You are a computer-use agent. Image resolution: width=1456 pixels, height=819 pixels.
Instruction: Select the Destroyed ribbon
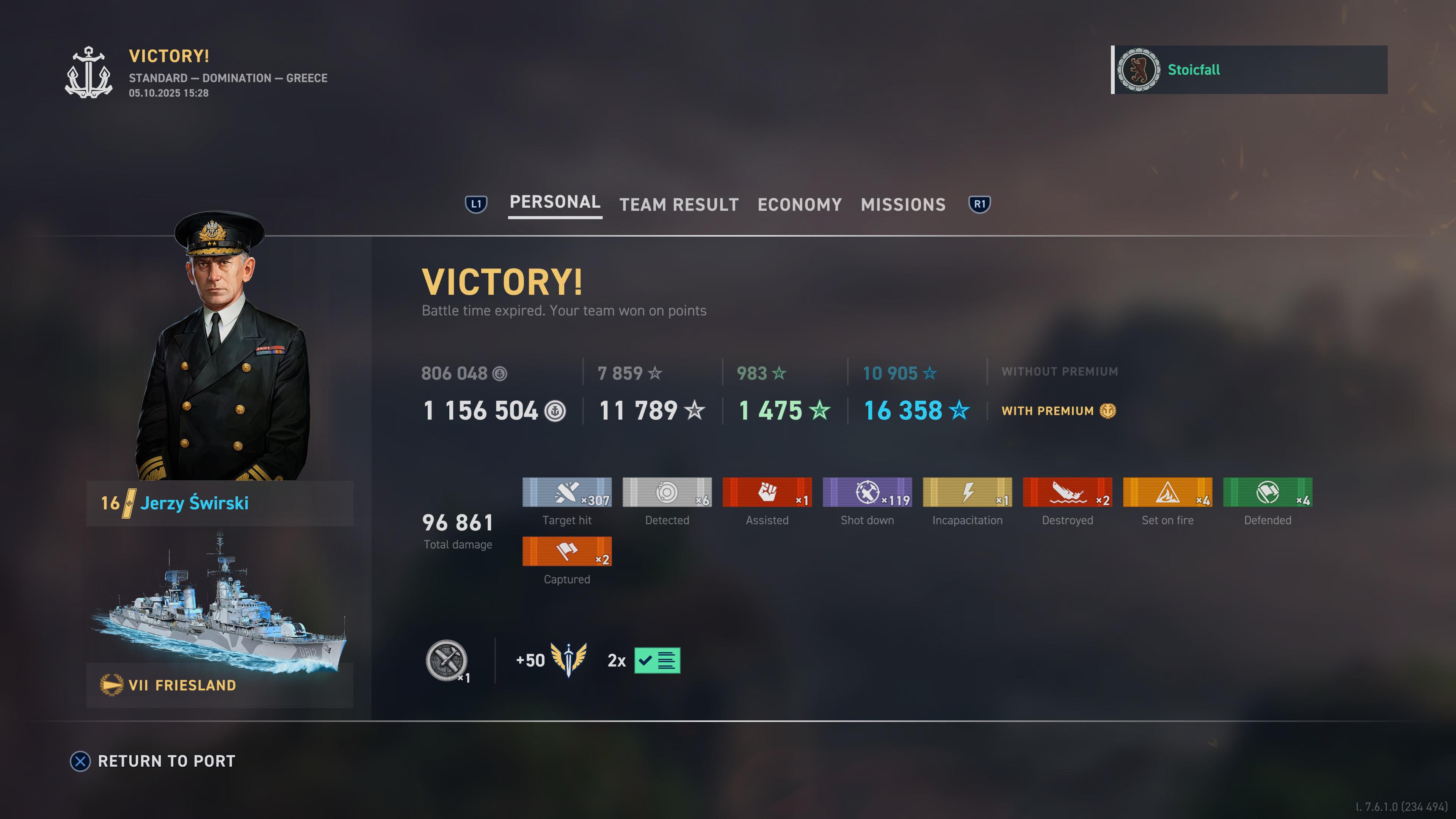[x=1067, y=492]
